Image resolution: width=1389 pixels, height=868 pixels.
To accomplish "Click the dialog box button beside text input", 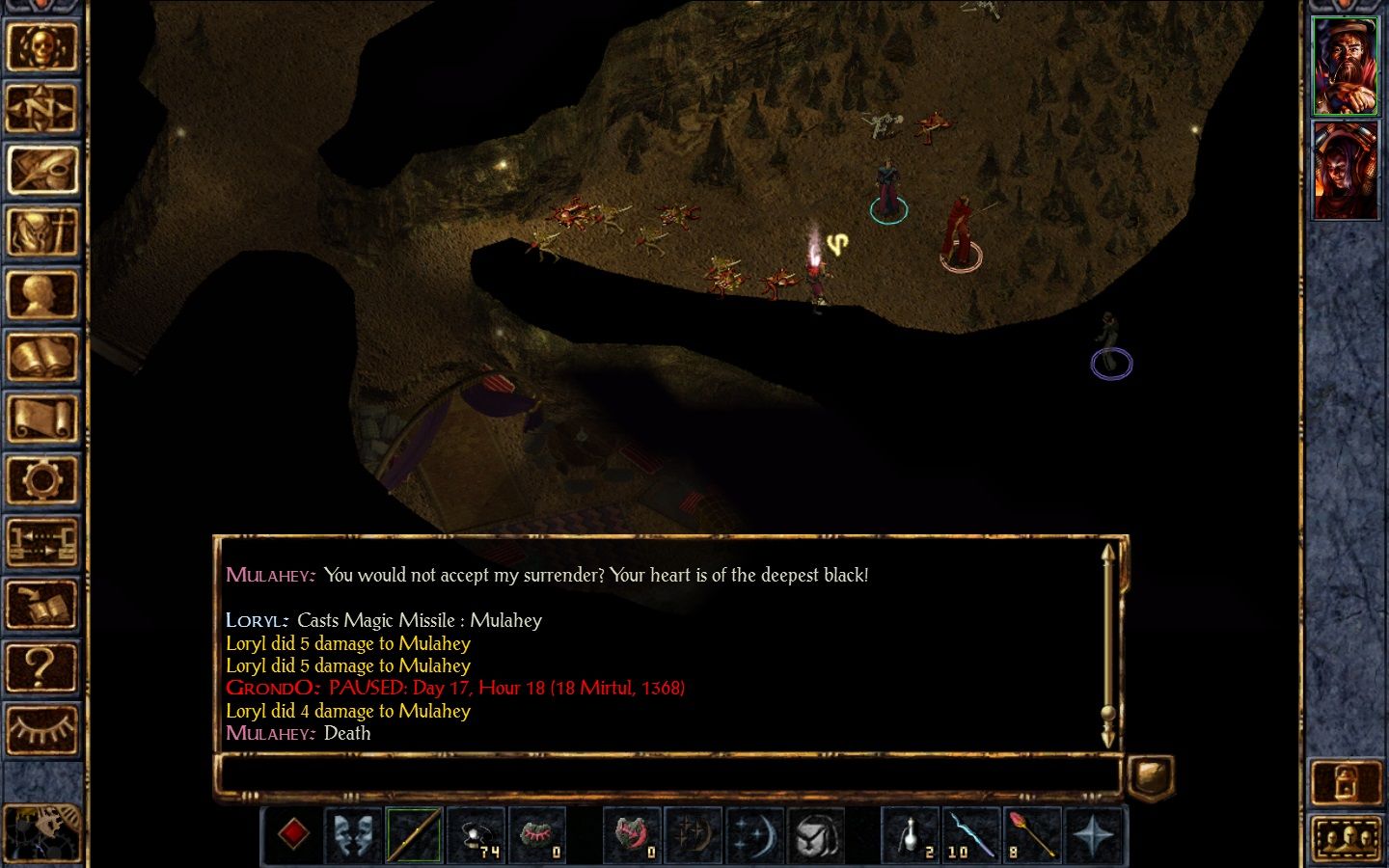I will pyautogui.click(x=1151, y=775).
